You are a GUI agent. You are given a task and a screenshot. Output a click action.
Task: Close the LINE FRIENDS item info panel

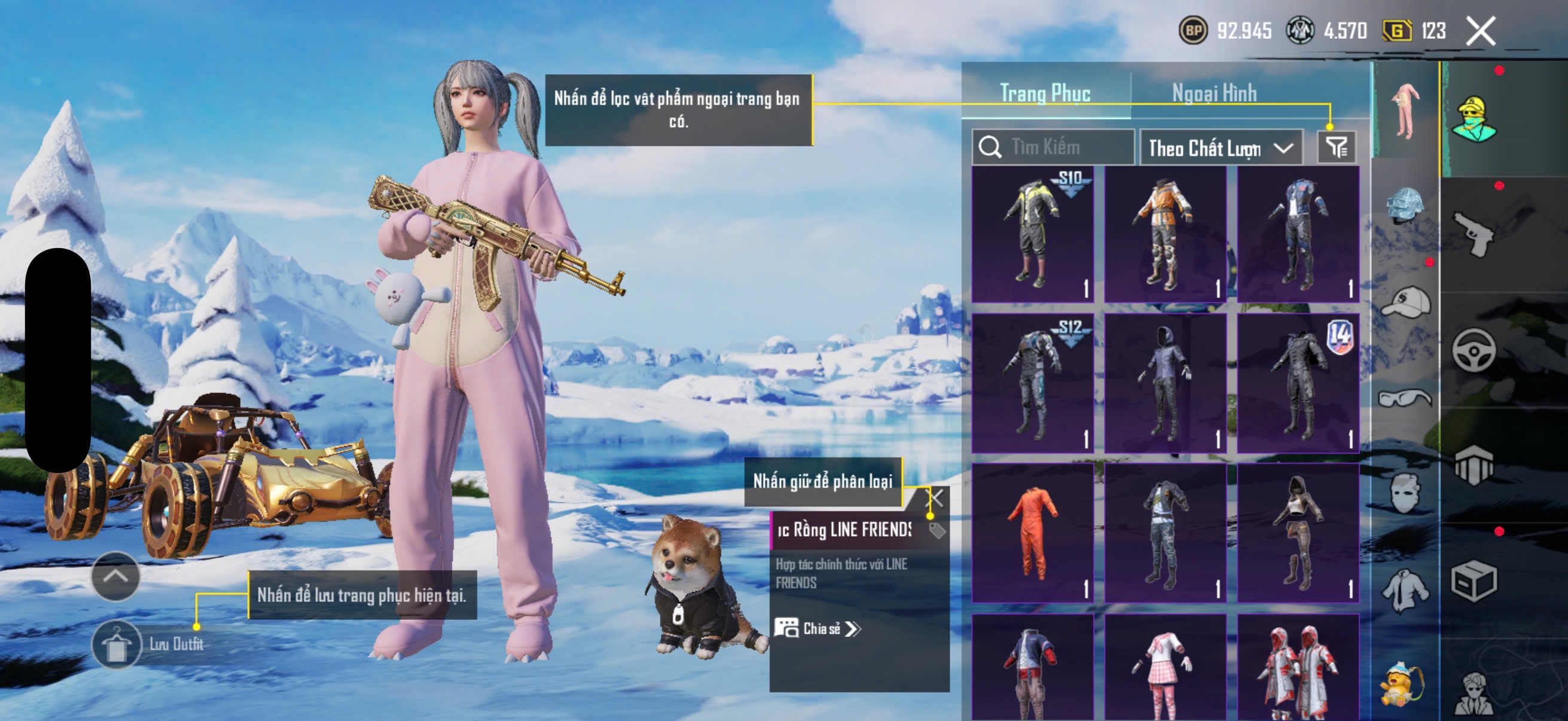click(935, 499)
